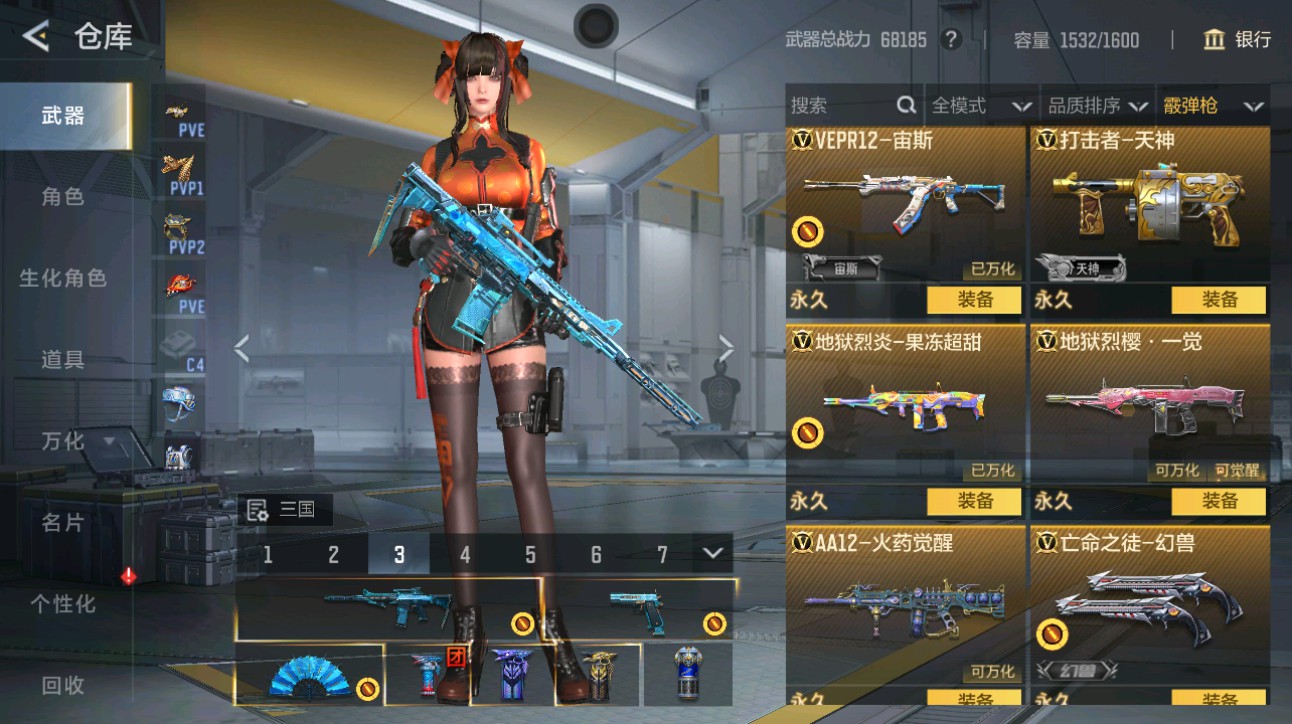
Task: Equip the VEPR12-宙斯 shotgun
Action: pyautogui.click(x=974, y=299)
